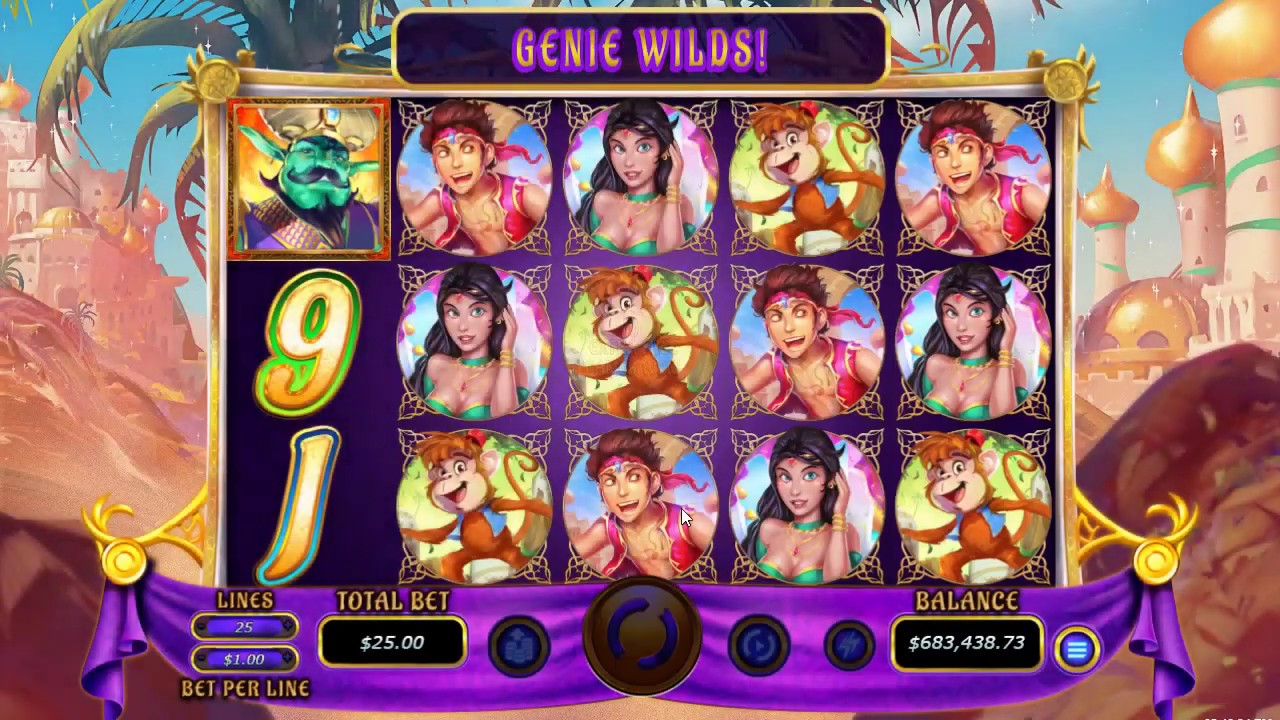The width and height of the screenshot is (1280, 720).
Task: Increase the number of lines
Action: pyautogui.click(x=289, y=627)
